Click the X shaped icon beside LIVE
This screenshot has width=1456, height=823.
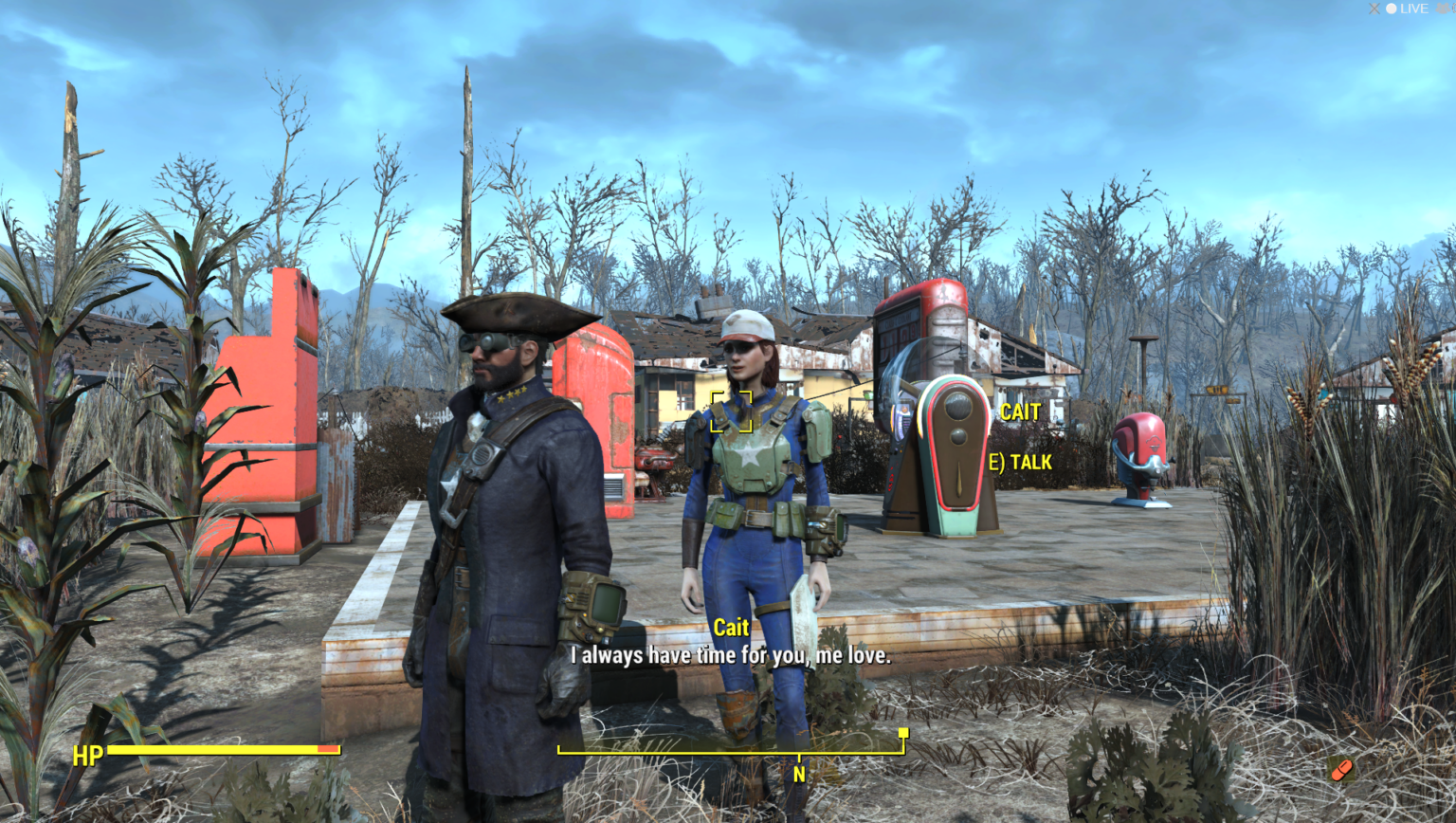pos(1374,9)
